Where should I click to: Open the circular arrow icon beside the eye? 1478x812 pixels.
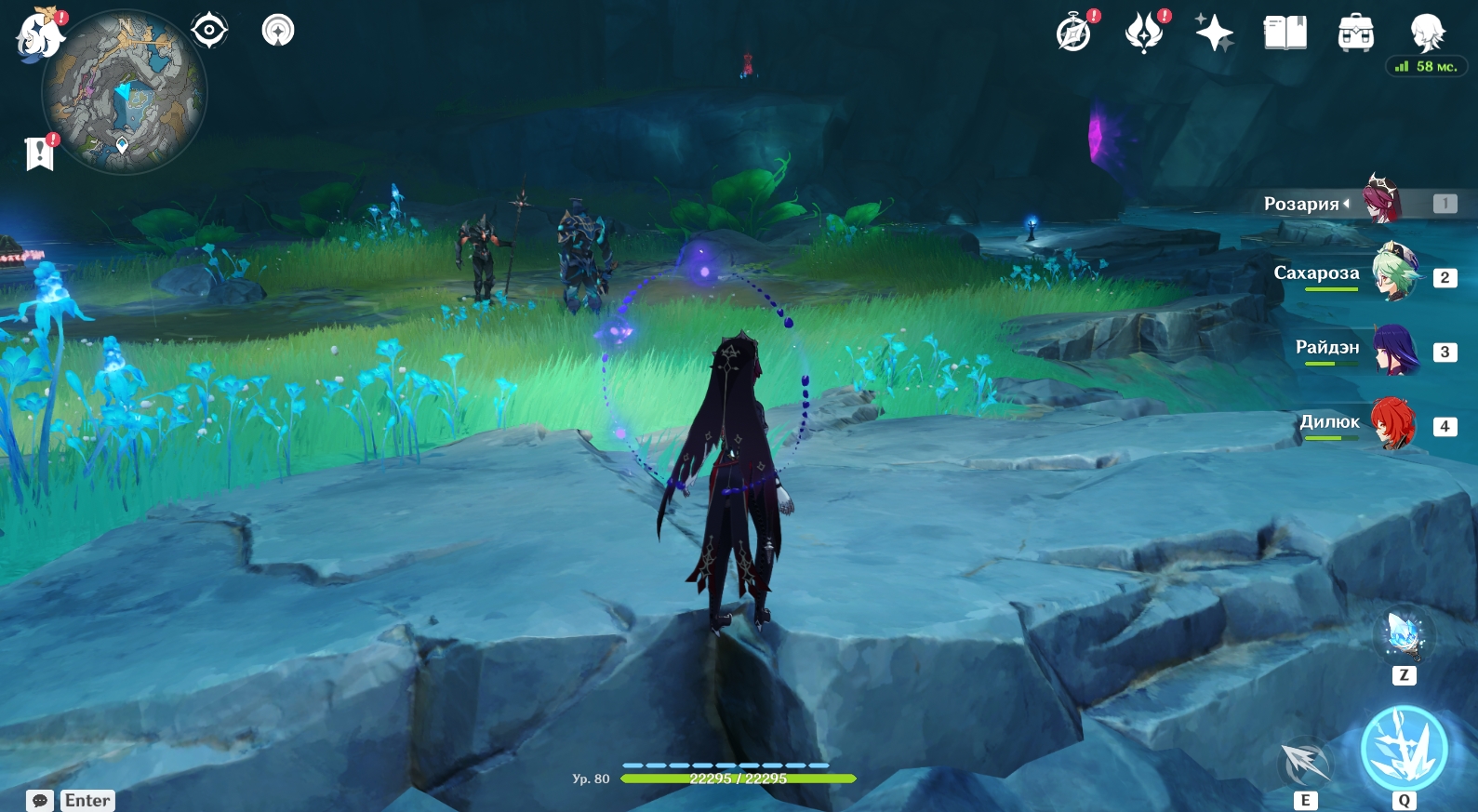point(278,31)
